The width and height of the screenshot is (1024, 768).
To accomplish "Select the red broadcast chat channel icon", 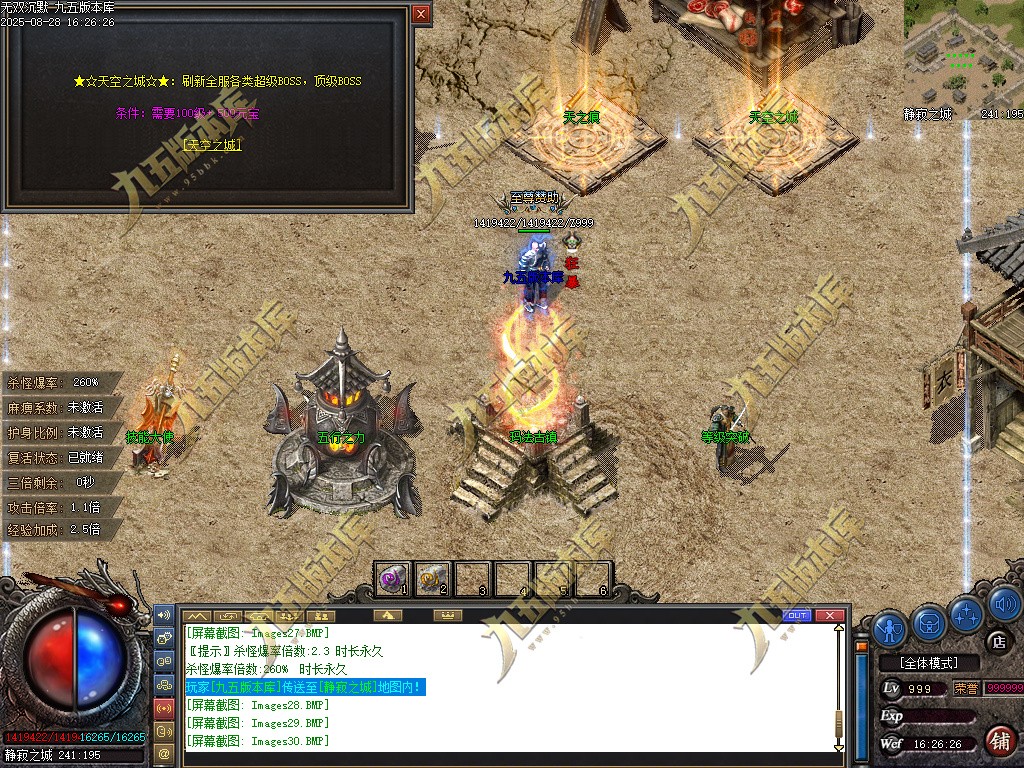I will tap(164, 708).
